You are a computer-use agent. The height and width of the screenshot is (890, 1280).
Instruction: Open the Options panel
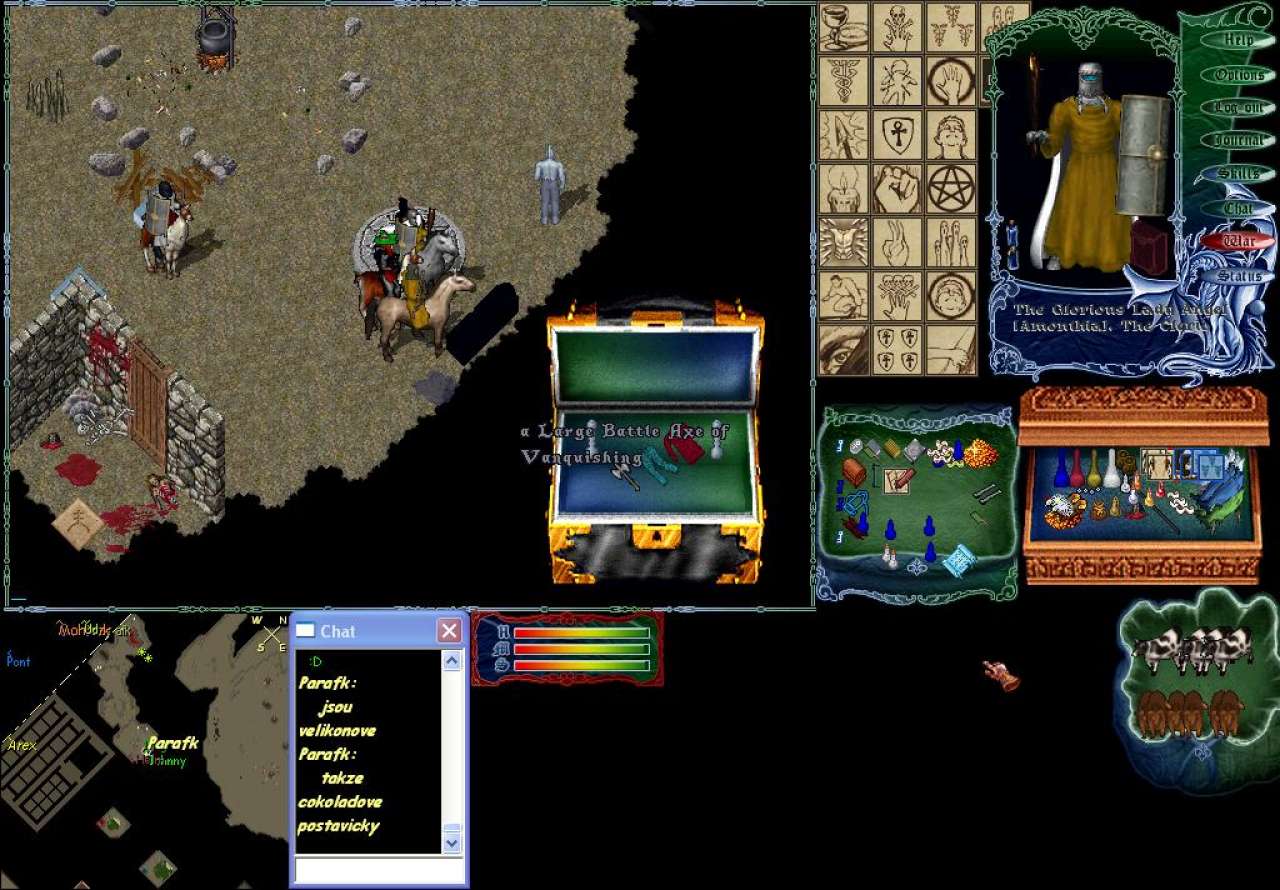pyautogui.click(x=1238, y=75)
